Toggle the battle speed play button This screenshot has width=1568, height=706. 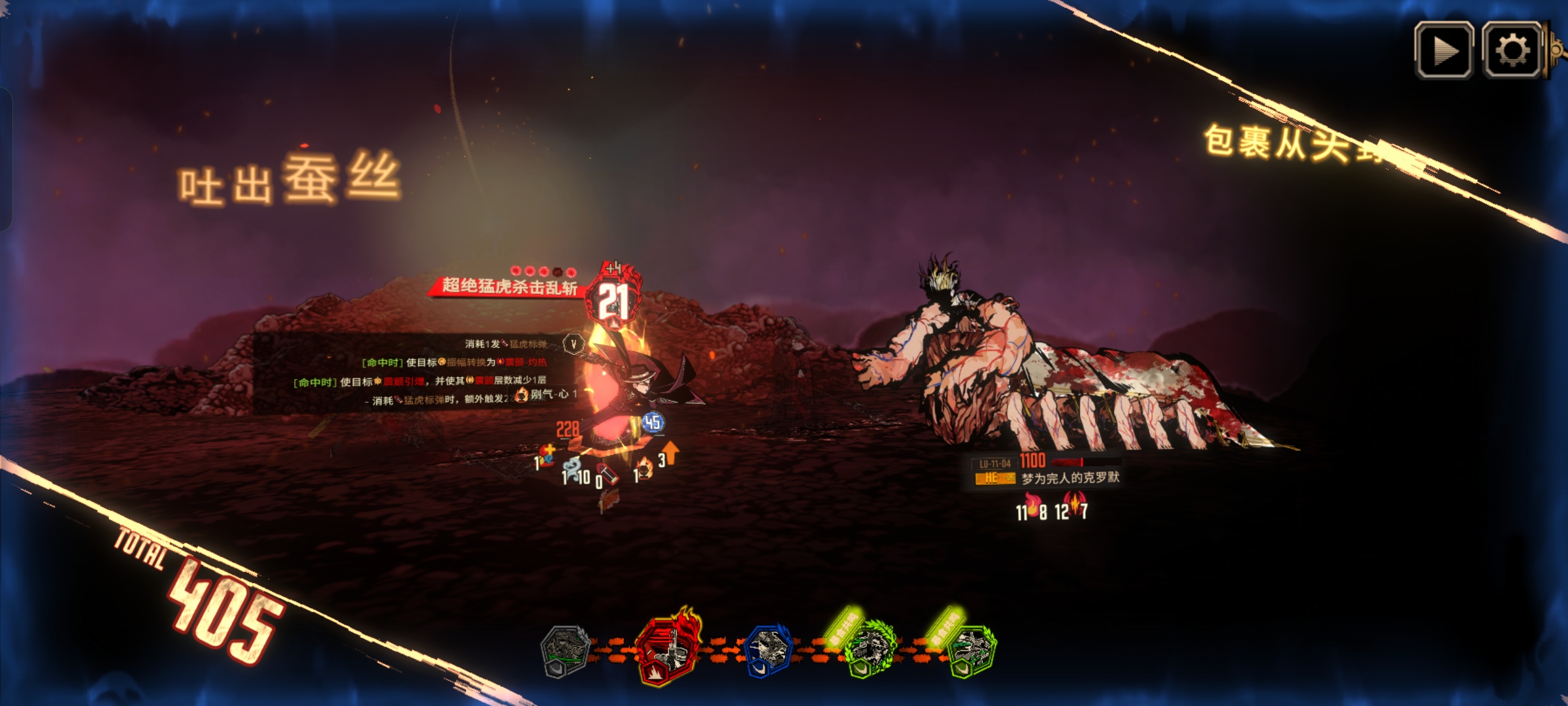click(1444, 50)
